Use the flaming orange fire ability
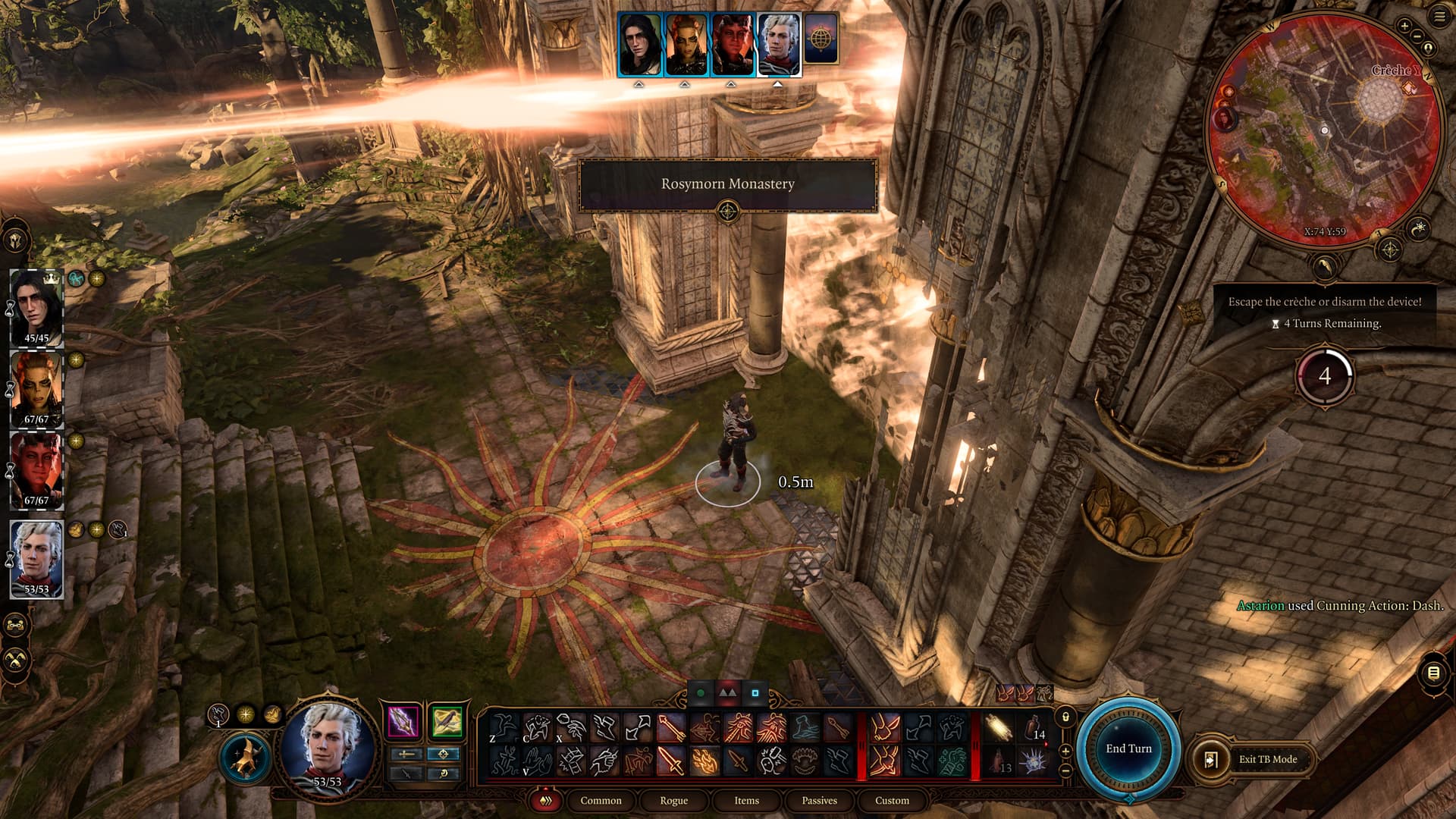The width and height of the screenshot is (1456, 819). tap(704, 761)
